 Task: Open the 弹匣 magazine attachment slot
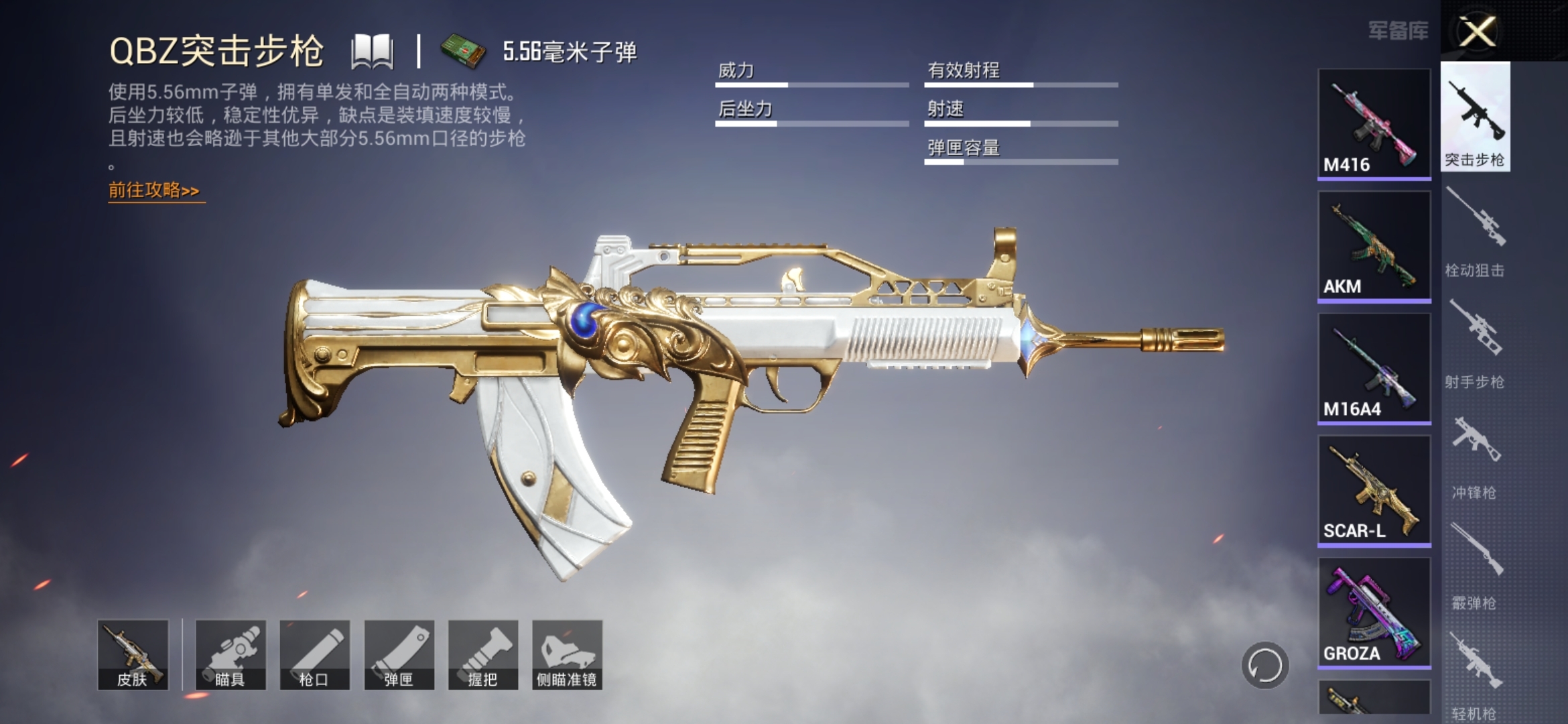click(x=399, y=654)
